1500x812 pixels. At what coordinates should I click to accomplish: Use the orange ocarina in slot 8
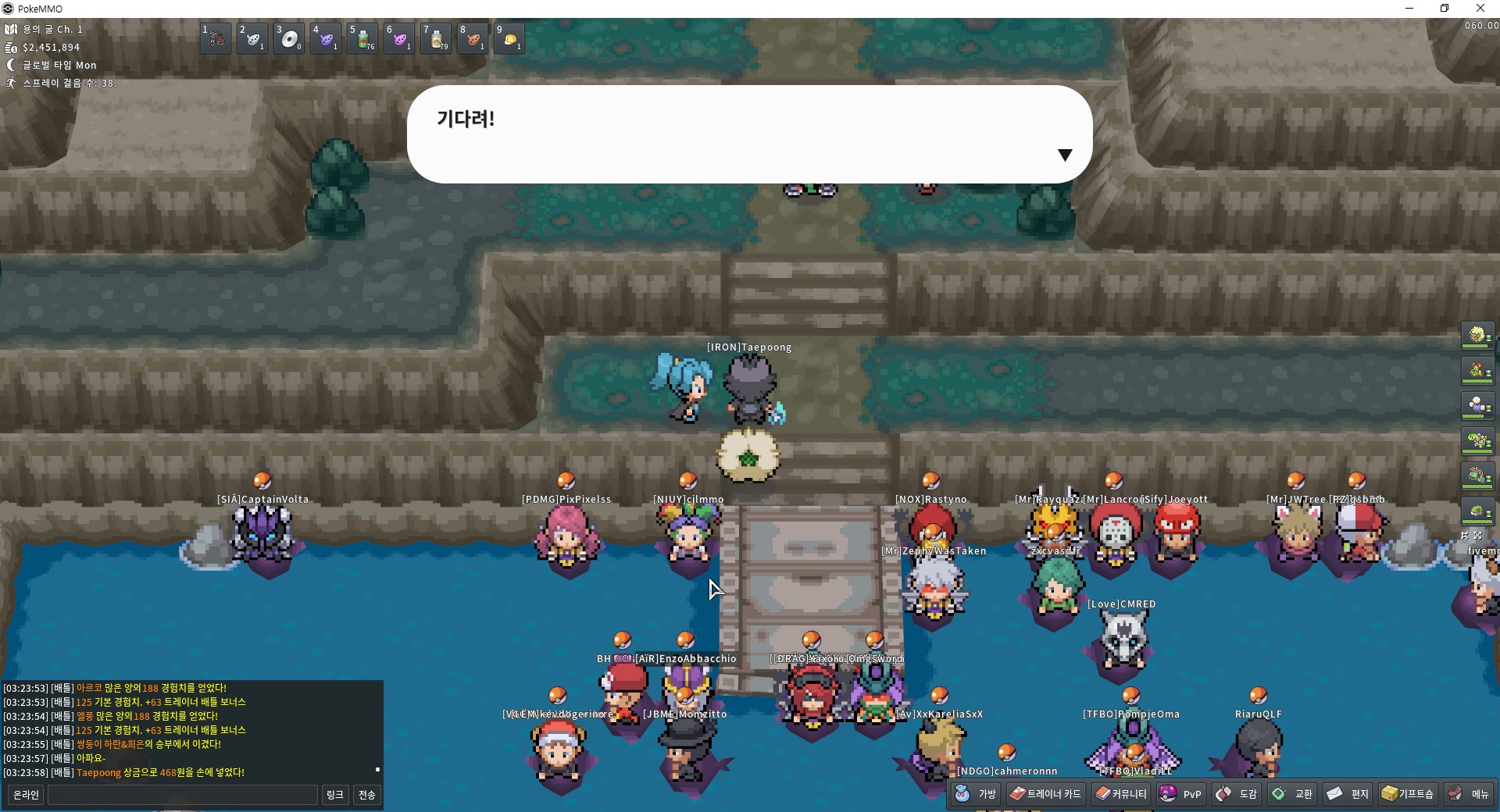pos(473,38)
